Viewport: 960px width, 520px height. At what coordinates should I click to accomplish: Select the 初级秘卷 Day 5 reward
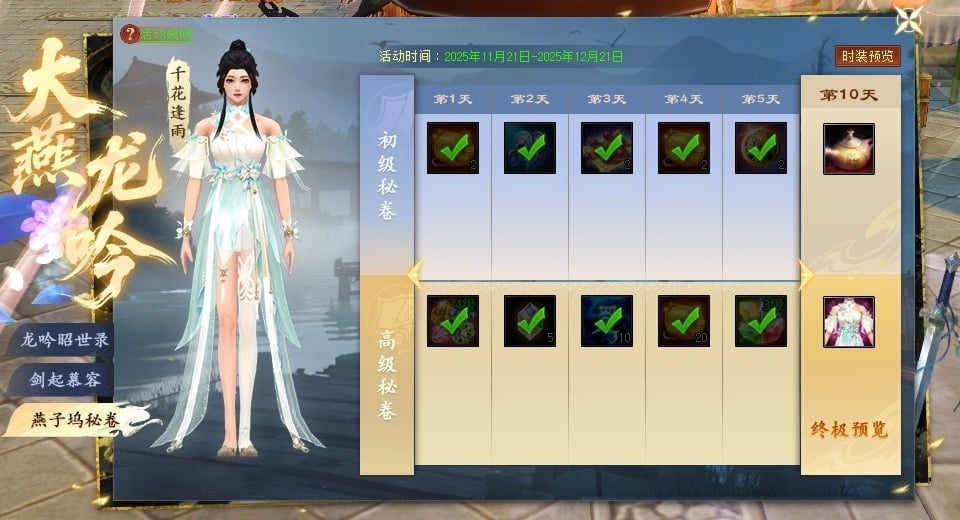(761, 148)
